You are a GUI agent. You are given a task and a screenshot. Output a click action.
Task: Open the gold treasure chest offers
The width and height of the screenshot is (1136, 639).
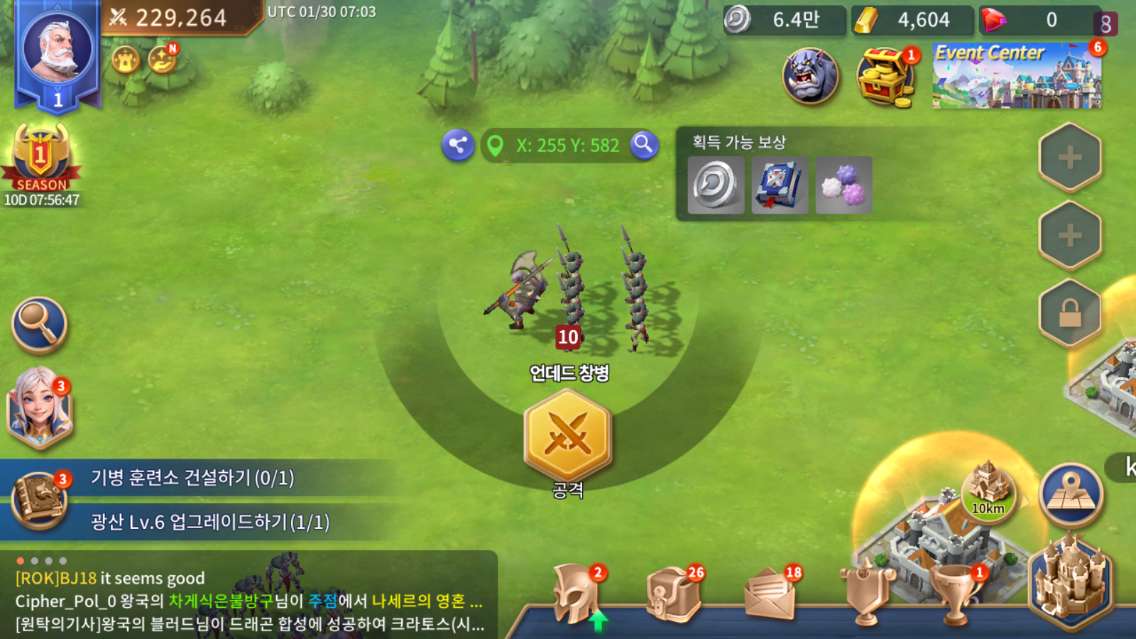(x=886, y=77)
